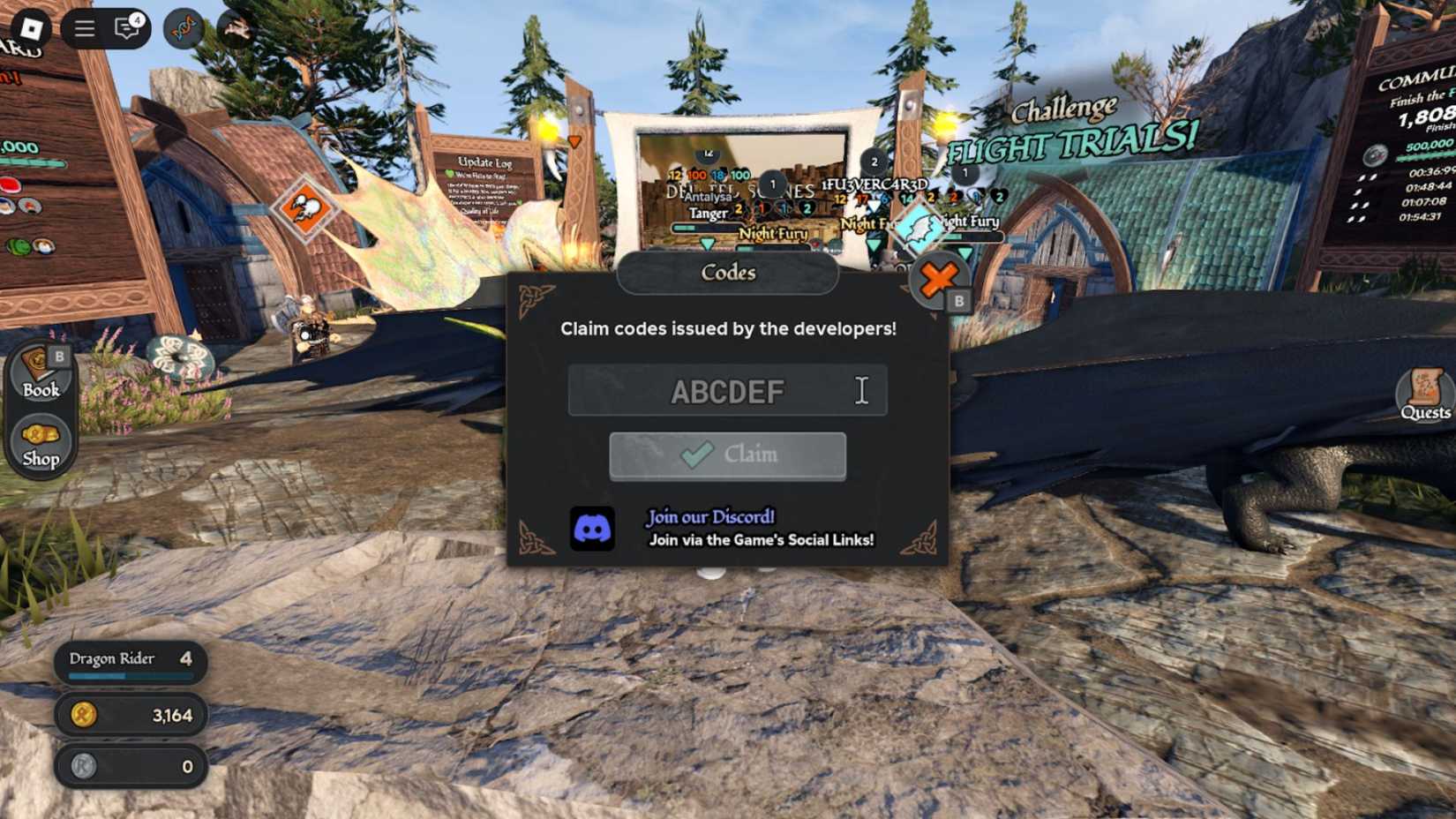The width and height of the screenshot is (1456, 819).
Task: Click the gold coin icon next to 3,164
Action: 82,715
